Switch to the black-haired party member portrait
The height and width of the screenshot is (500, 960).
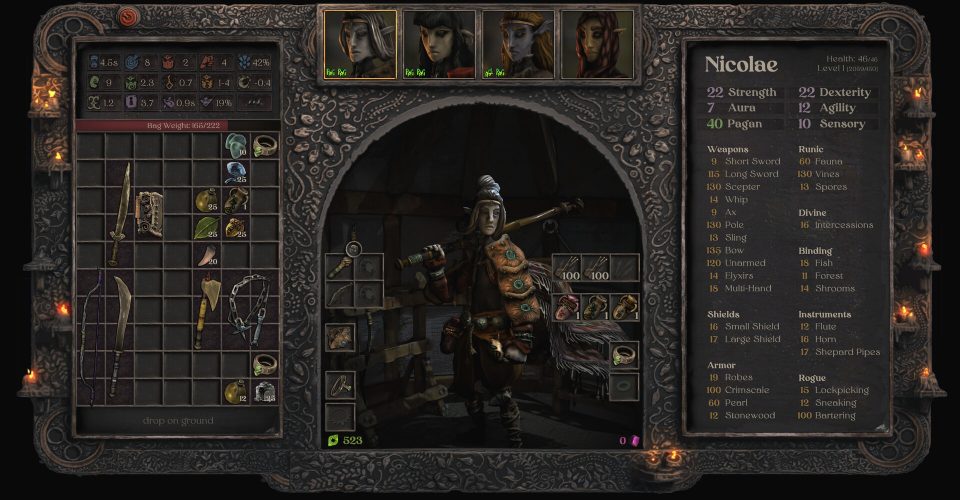coord(438,45)
